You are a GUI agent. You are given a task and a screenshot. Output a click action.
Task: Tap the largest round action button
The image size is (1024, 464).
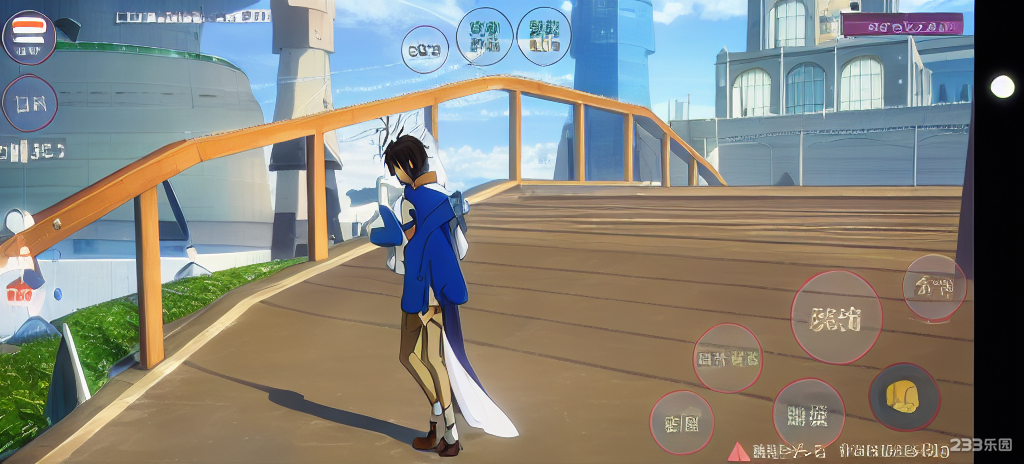tap(836, 317)
